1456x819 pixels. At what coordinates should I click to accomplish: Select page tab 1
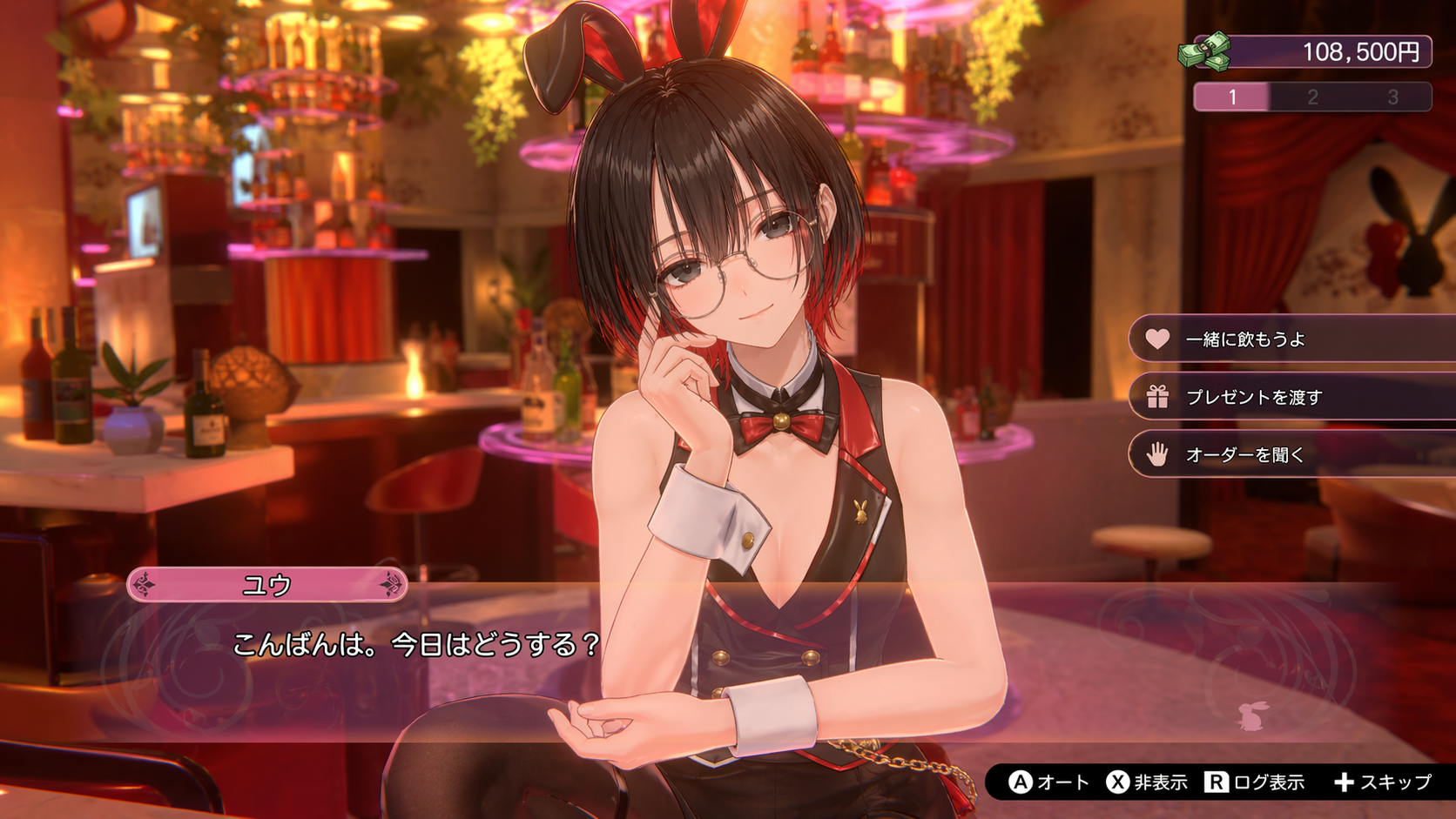[x=1232, y=97]
